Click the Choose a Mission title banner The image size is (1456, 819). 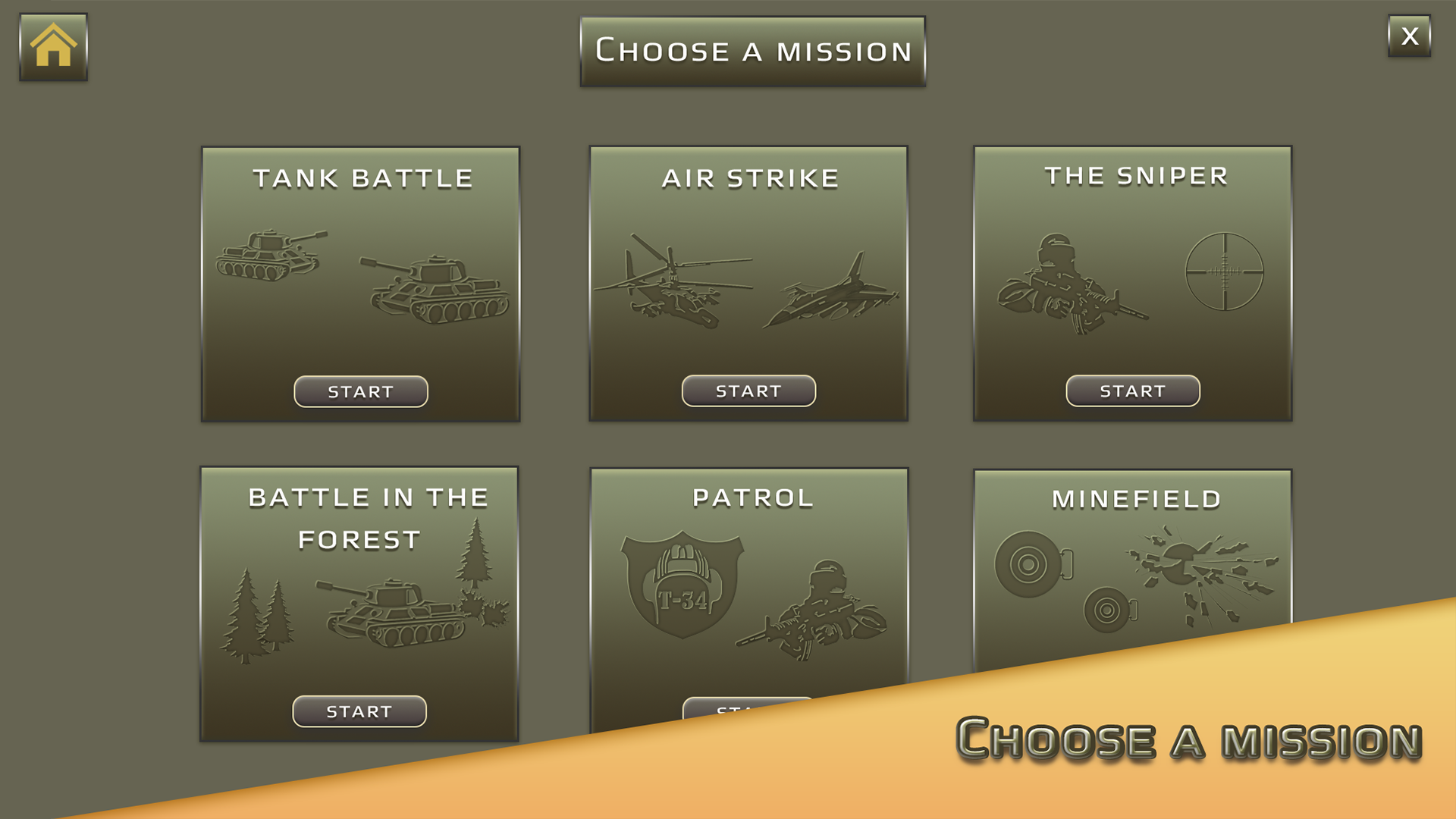coord(752,50)
